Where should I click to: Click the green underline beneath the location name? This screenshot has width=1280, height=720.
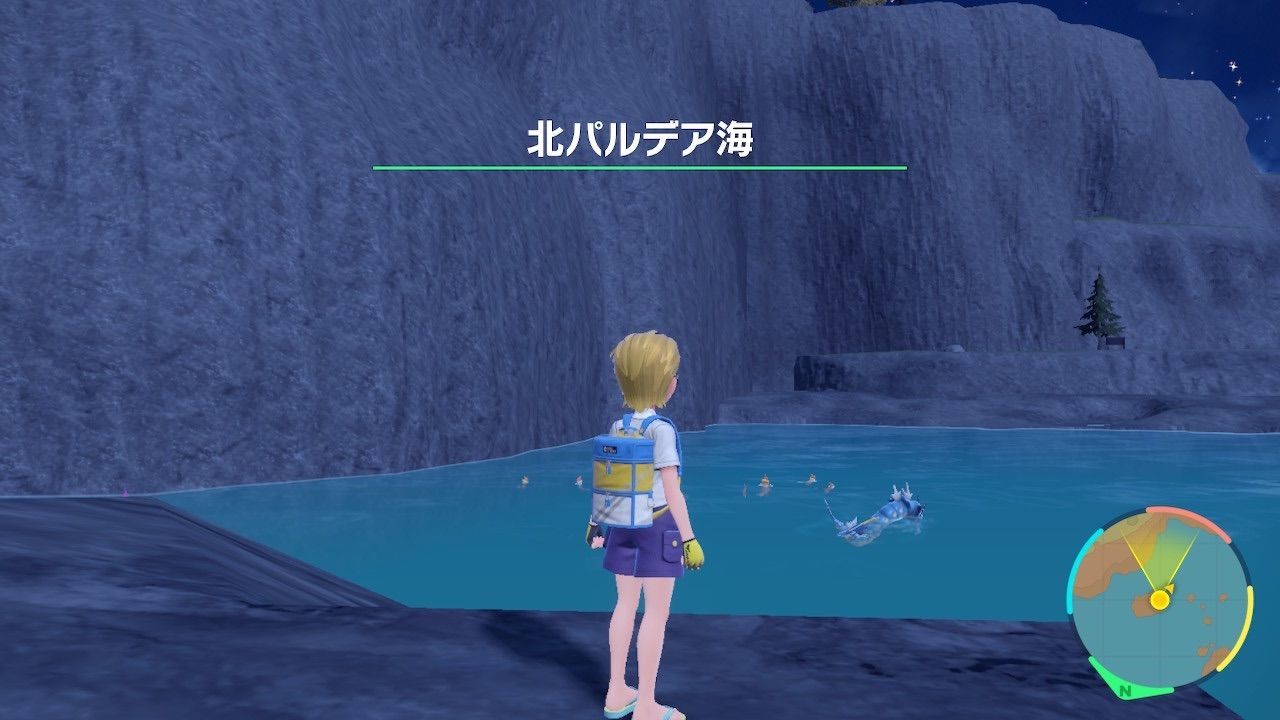(x=640, y=165)
